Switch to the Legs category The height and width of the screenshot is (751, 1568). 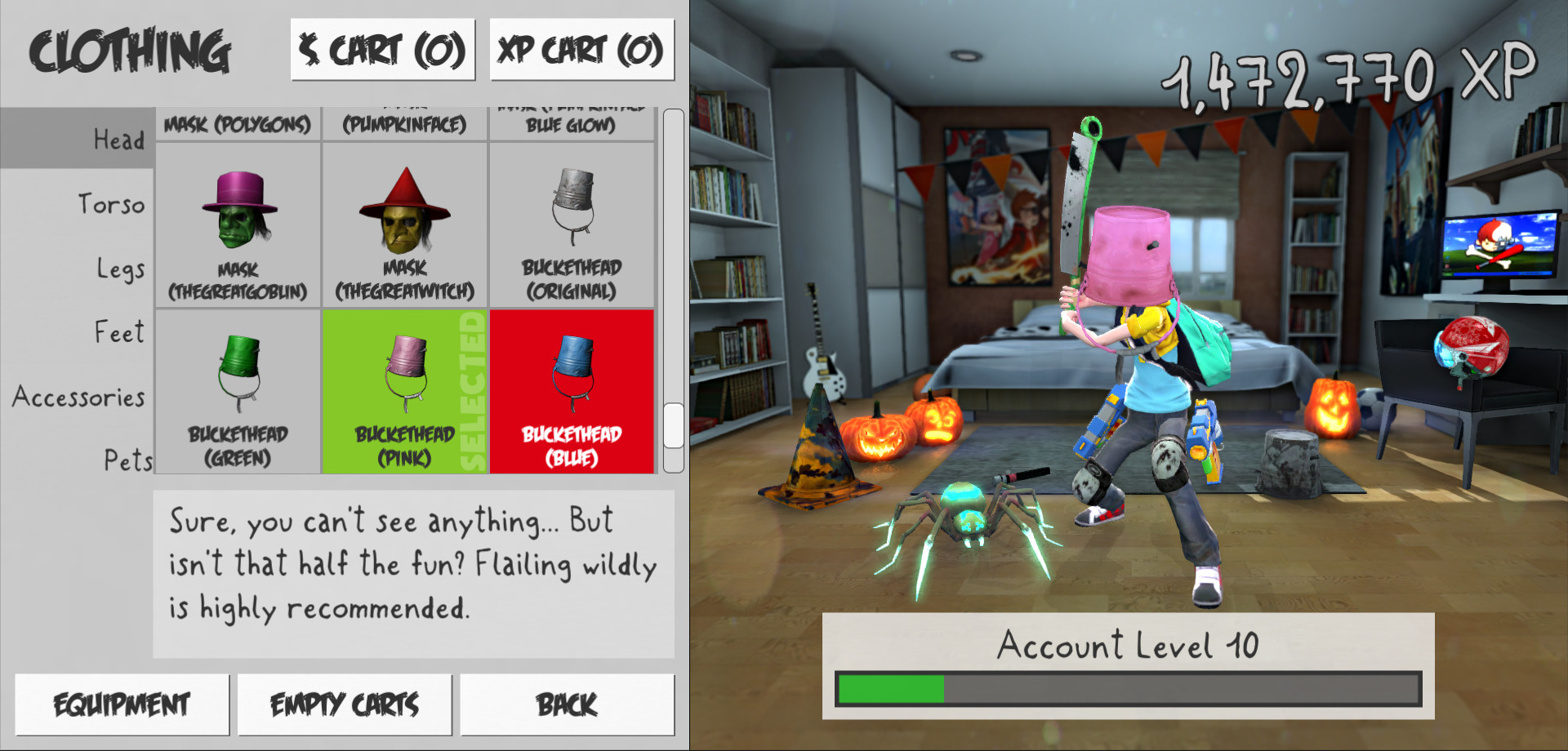coord(119,268)
